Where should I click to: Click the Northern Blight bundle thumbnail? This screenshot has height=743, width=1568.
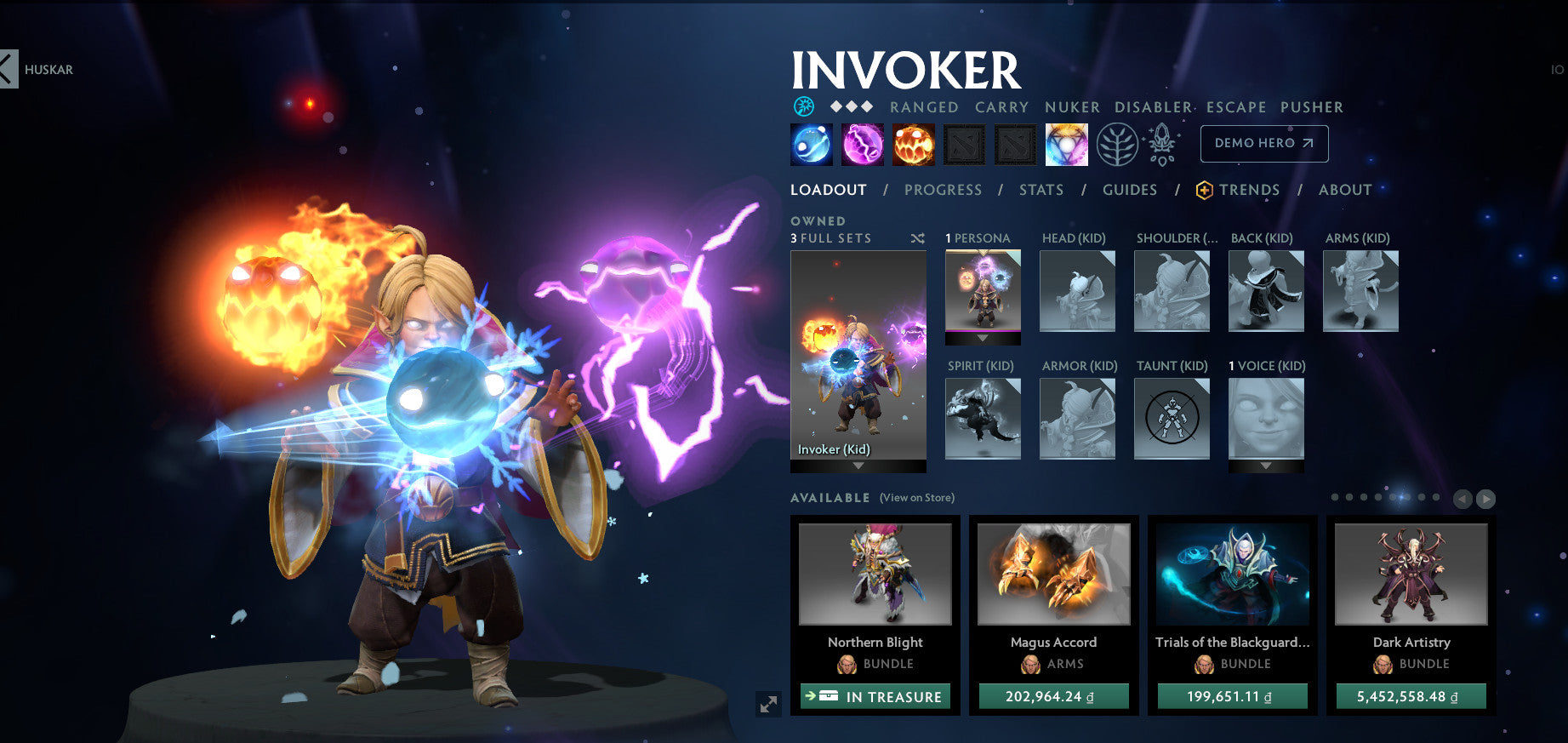tap(876, 574)
